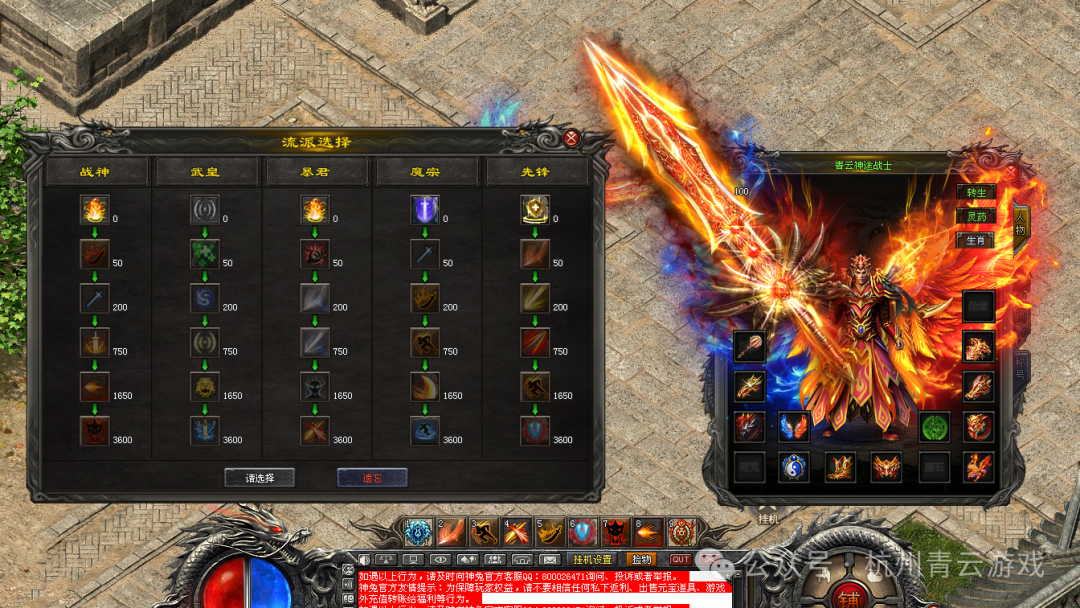
Task: Open the 生肖 zodiac button
Action: point(975,240)
